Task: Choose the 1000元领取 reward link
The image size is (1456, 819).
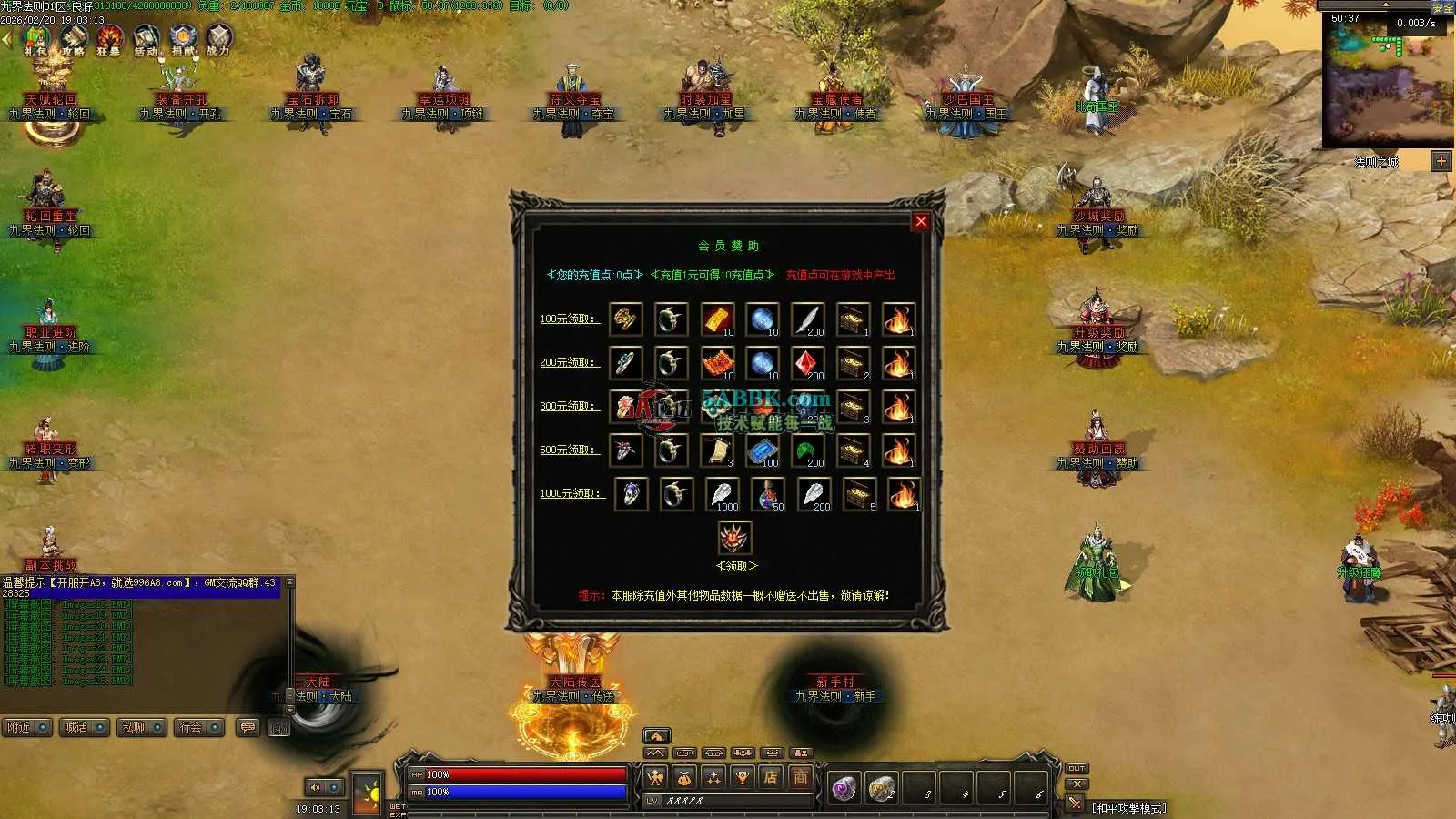Action: pos(571,493)
